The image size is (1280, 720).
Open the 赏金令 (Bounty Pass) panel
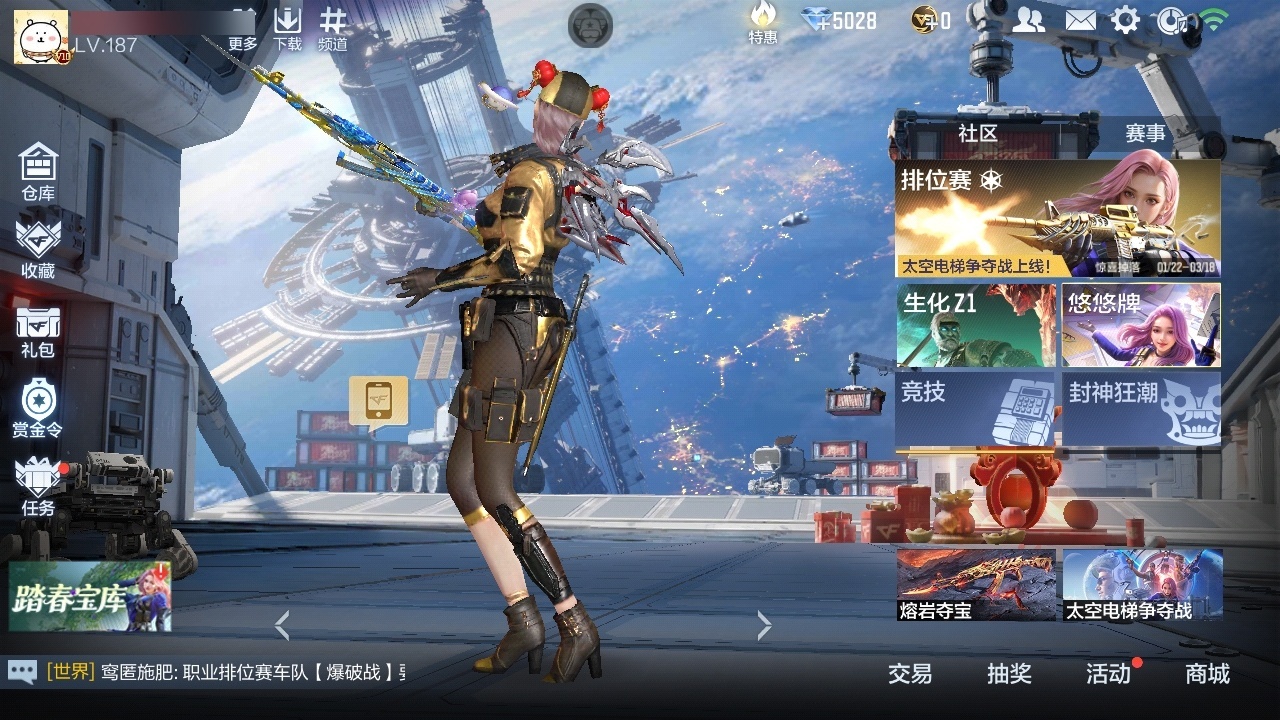click(38, 404)
